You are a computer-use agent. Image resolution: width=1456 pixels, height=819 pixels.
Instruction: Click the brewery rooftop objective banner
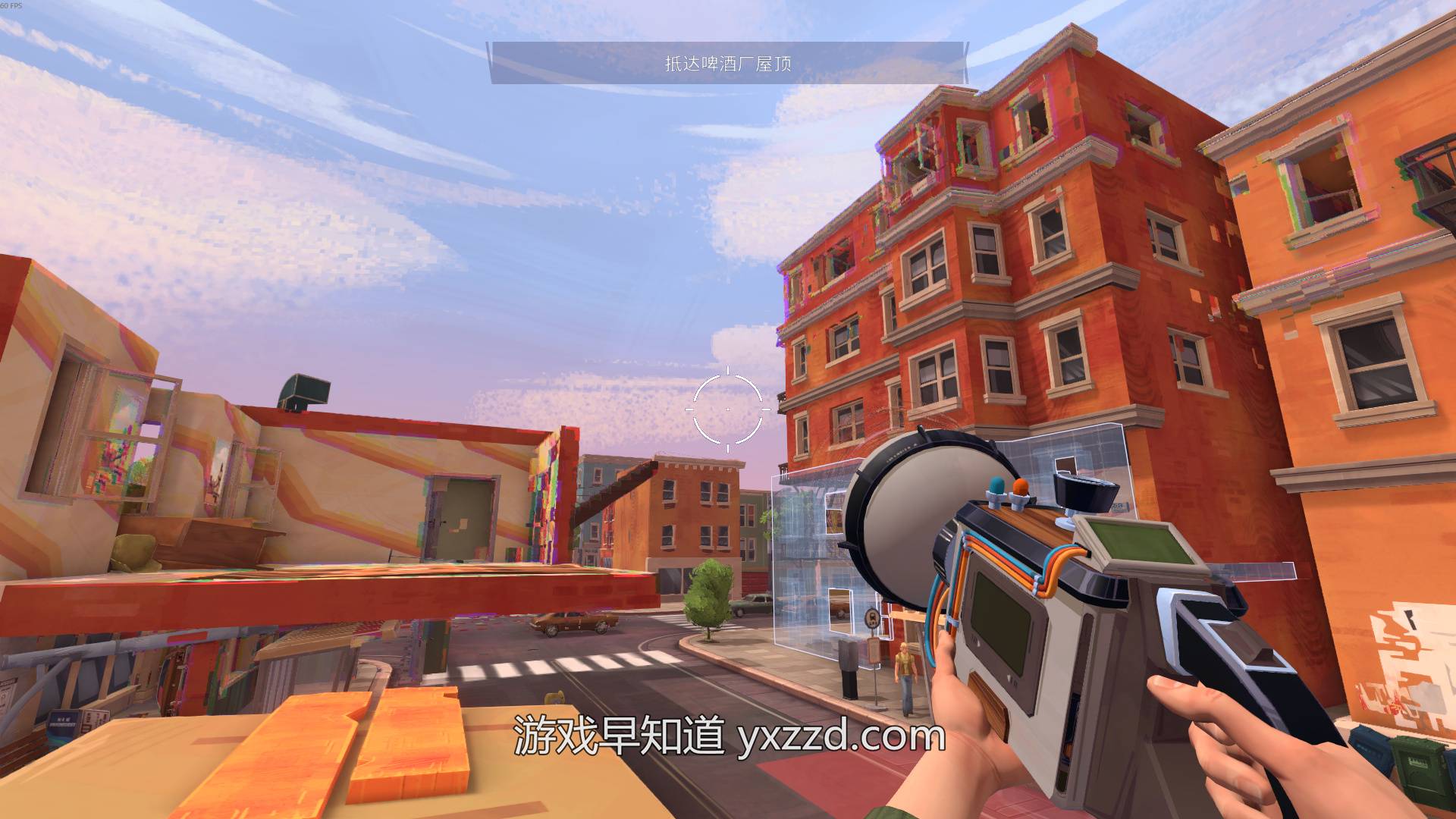click(x=728, y=63)
